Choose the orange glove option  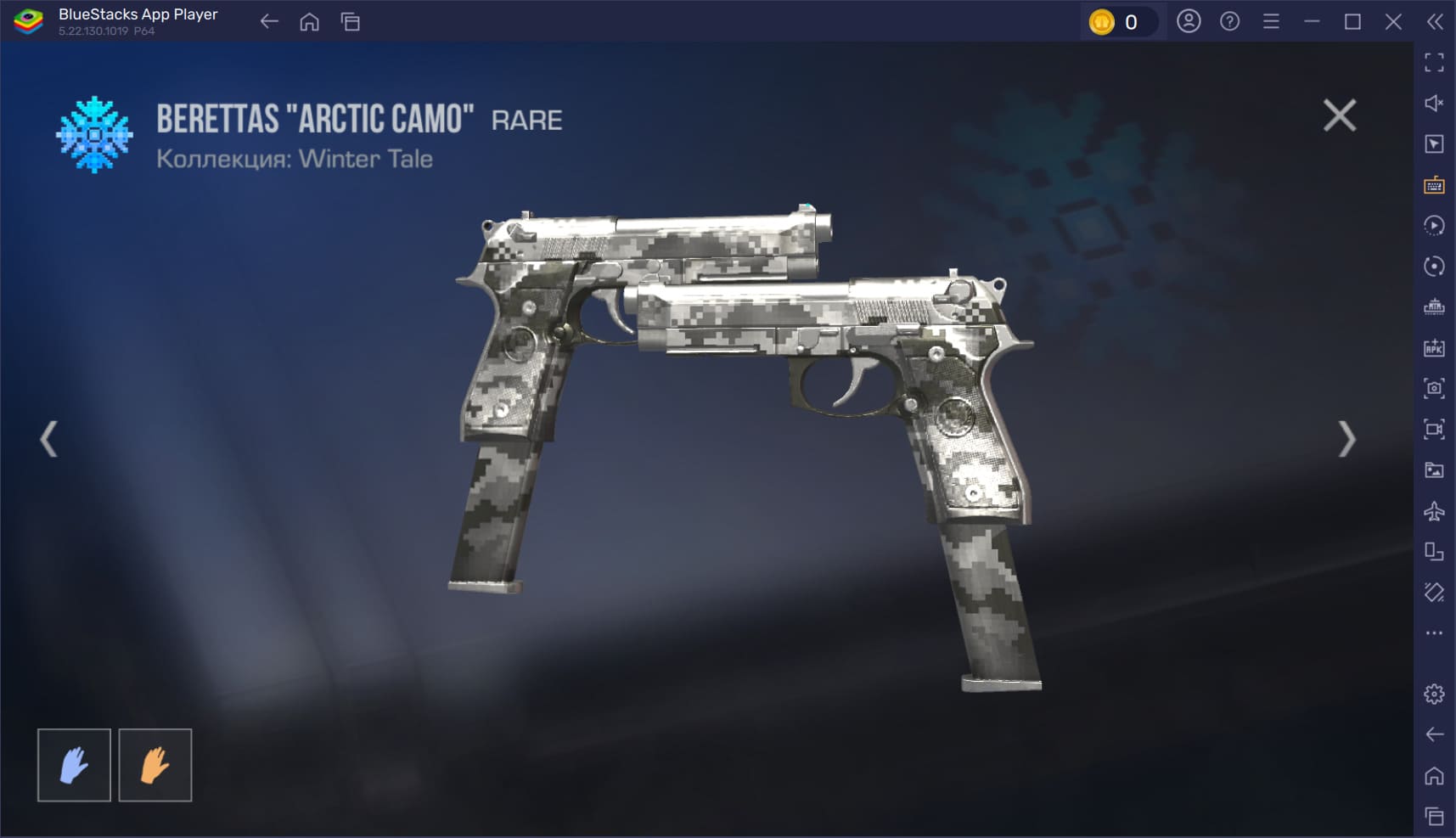pyautogui.click(x=155, y=765)
